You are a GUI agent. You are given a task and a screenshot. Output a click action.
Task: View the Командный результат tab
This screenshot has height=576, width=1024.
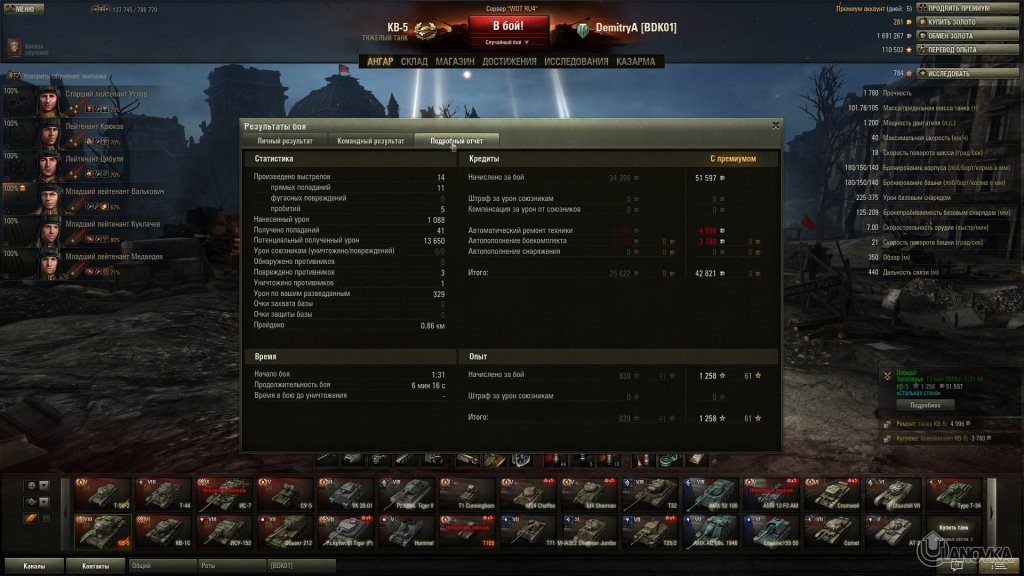click(x=370, y=141)
